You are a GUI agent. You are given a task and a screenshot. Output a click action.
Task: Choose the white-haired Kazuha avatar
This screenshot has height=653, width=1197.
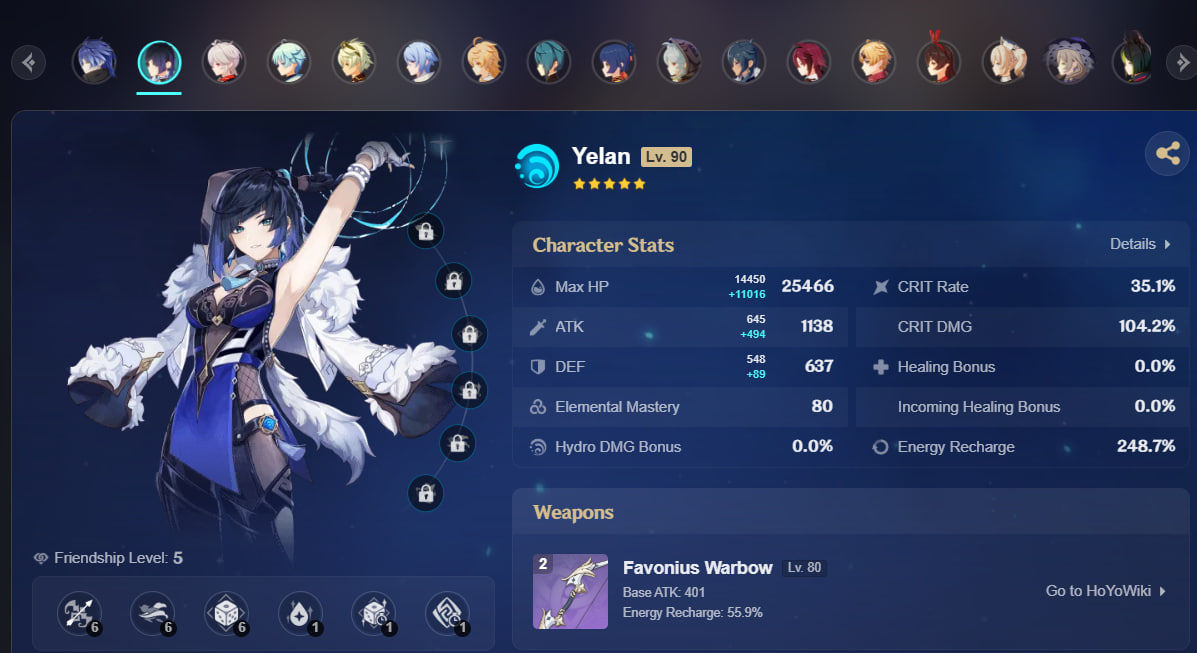pyautogui.click(x=223, y=62)
